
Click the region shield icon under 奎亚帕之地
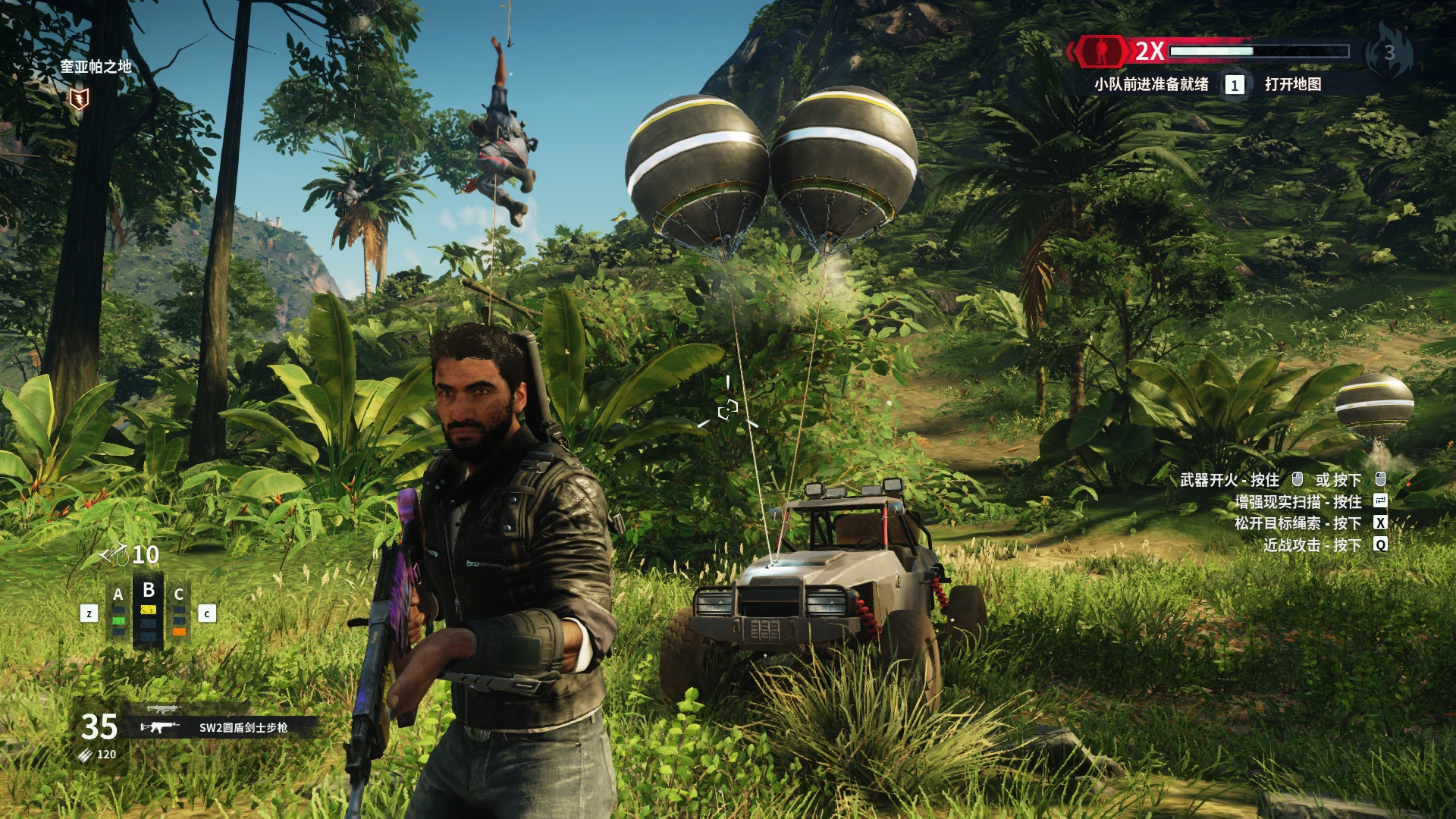point(79,99)
